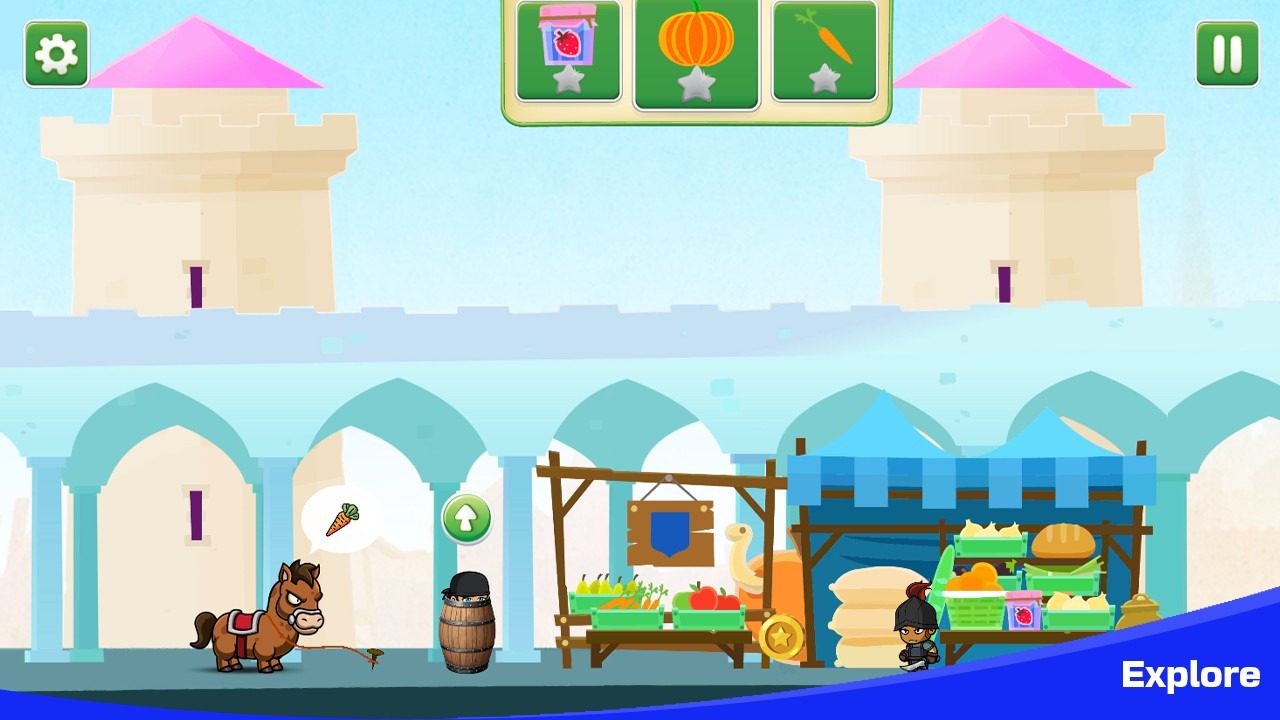This screenshot has width=1280, height=720.
Task: Open the settings gear
Action: (x=55, y=54)
